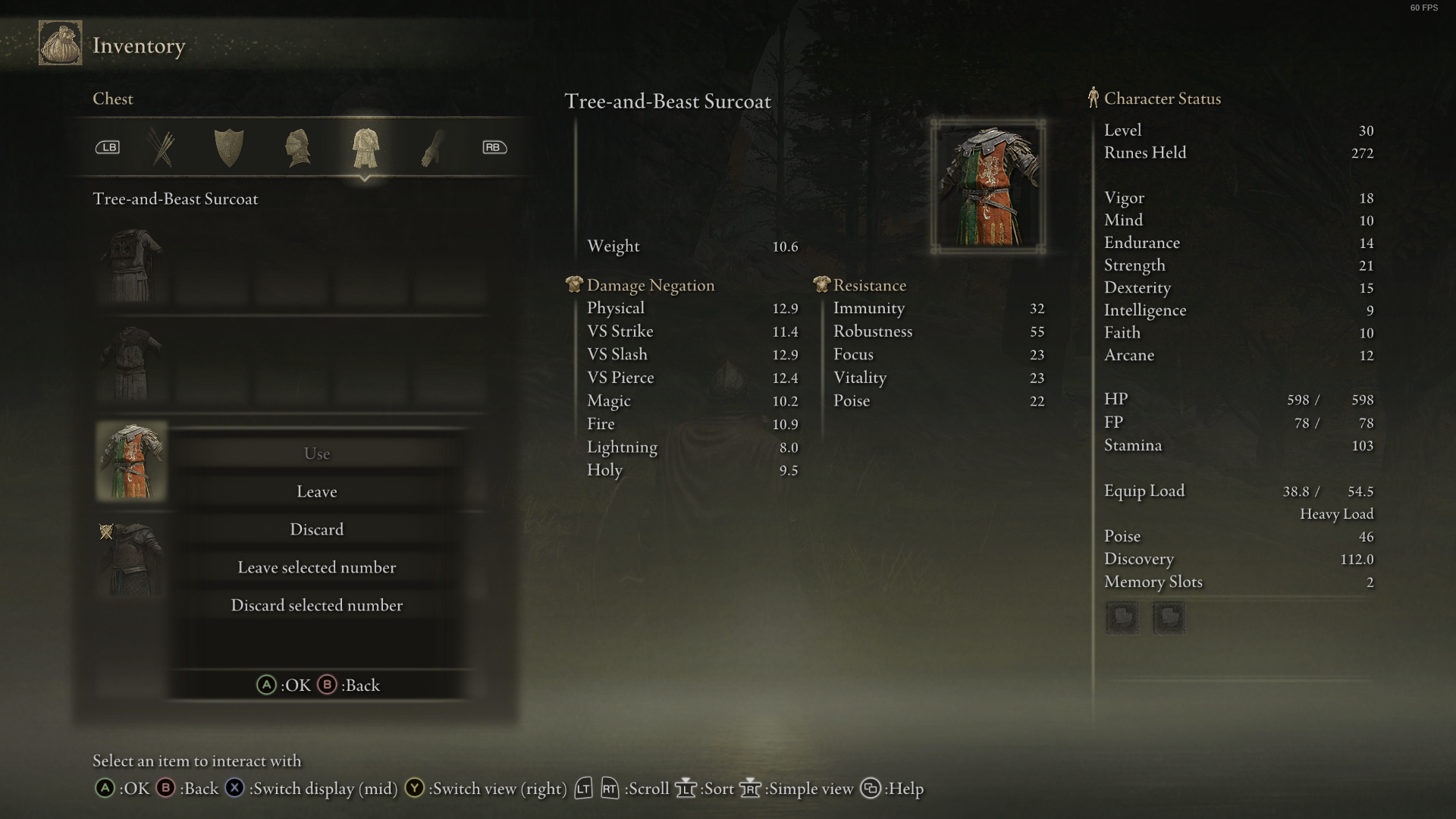Click the Inventory pouch icon
The height and width of the screenshot is (819, 1456).
pyautogui.click(x=61, y=43)
